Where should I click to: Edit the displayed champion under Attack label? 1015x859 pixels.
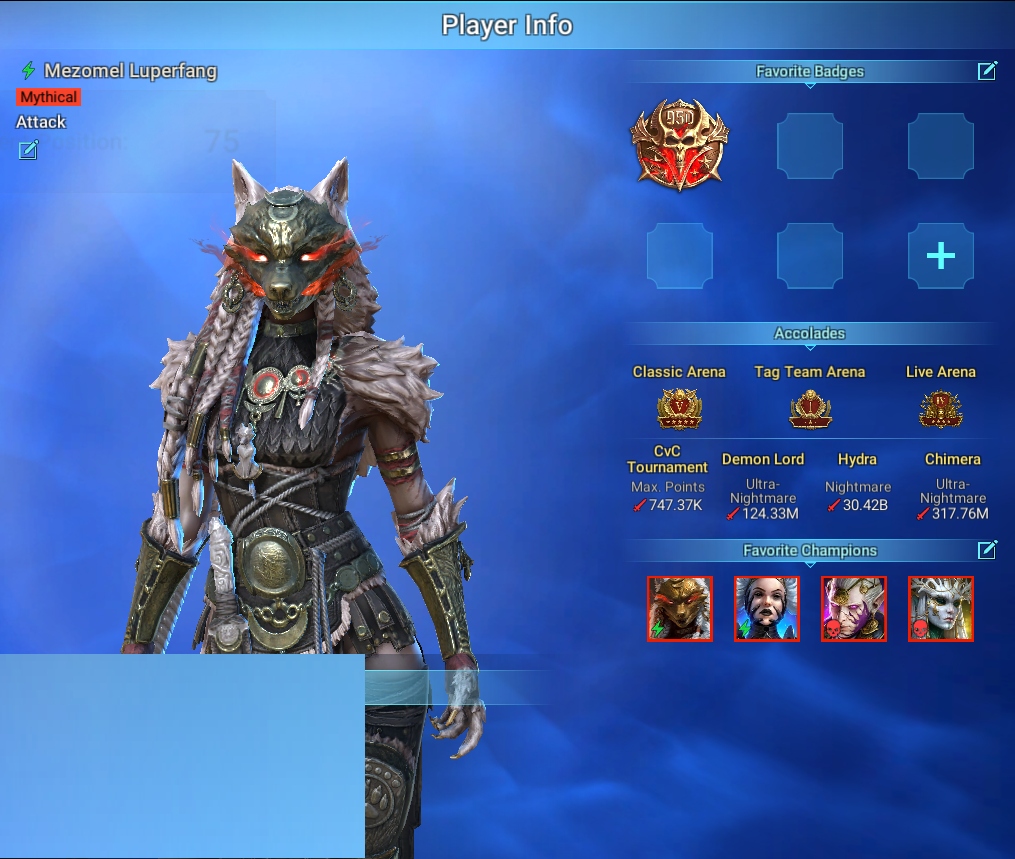28,150
